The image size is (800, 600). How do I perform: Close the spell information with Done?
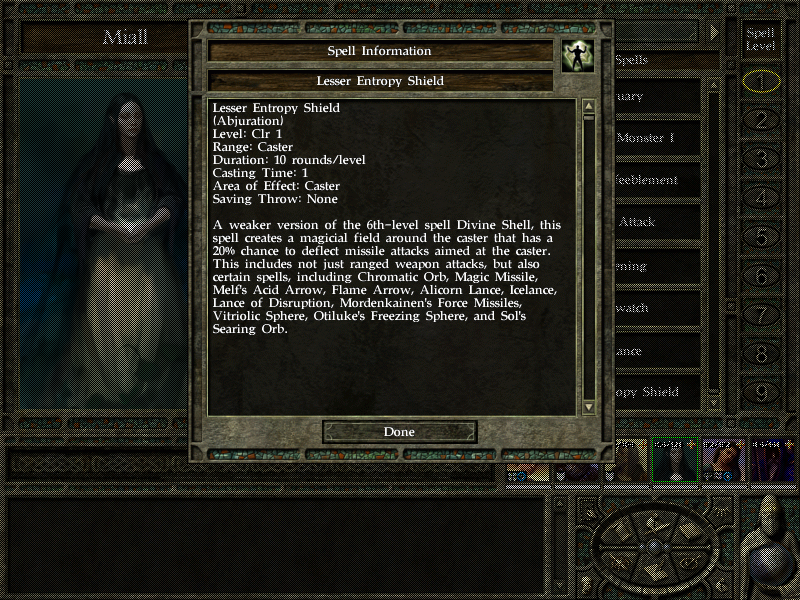click(x=399, y=432)
